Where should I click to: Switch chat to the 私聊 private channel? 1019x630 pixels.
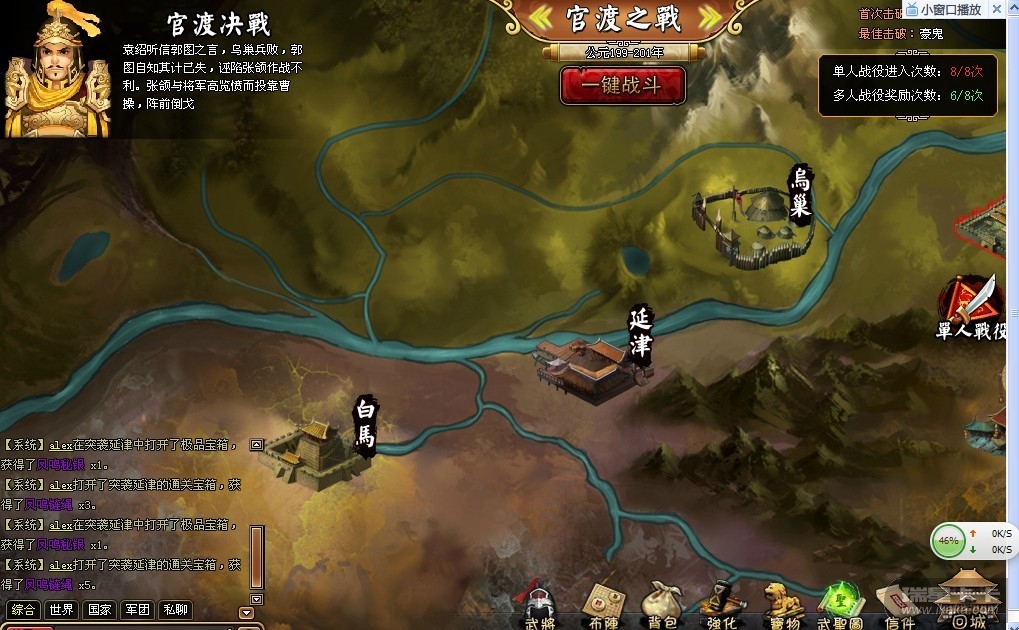tap(175, 610)
